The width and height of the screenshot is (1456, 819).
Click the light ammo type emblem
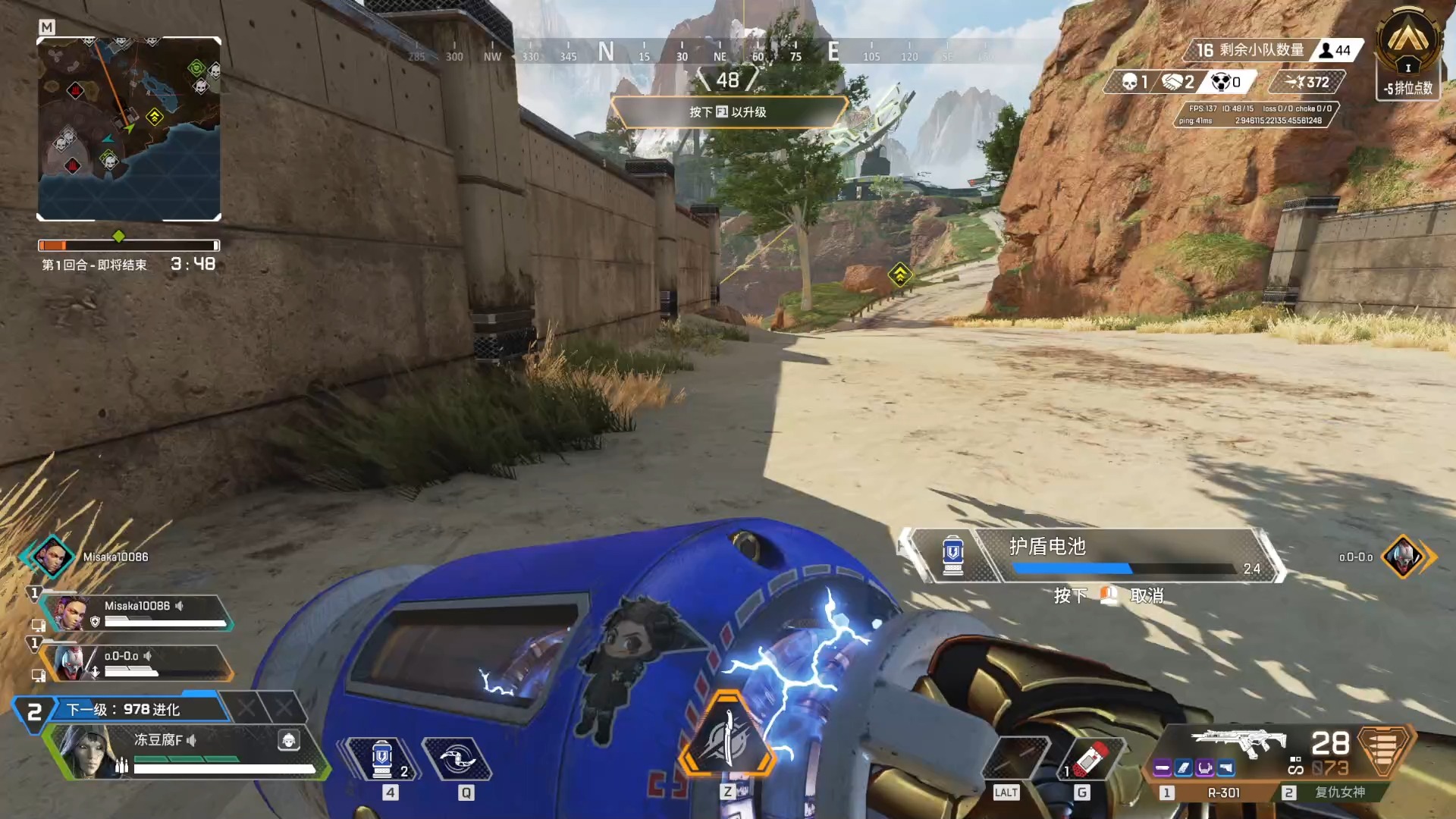coord(1383,751)
